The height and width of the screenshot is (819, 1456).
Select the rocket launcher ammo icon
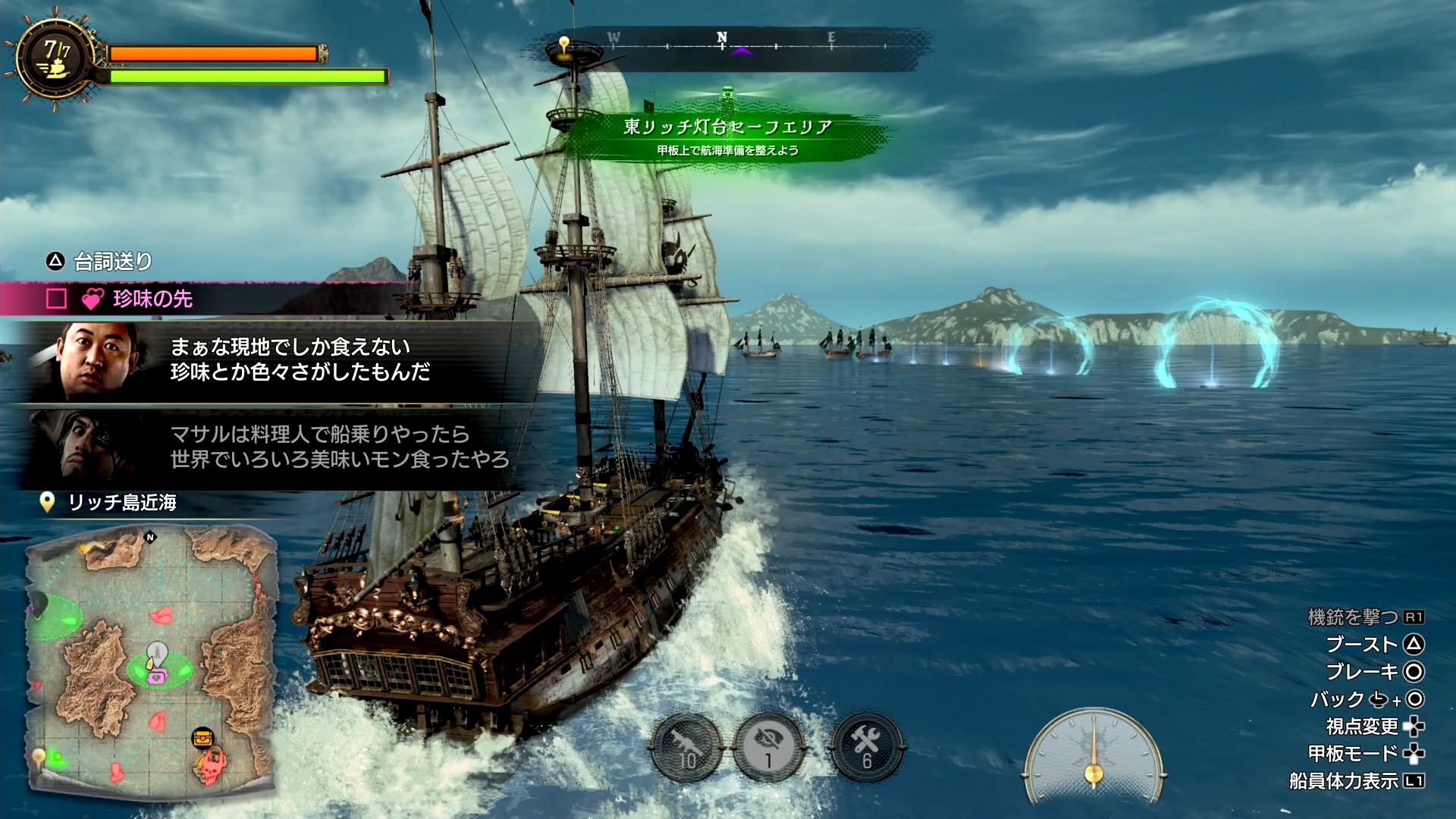[687, 747]
